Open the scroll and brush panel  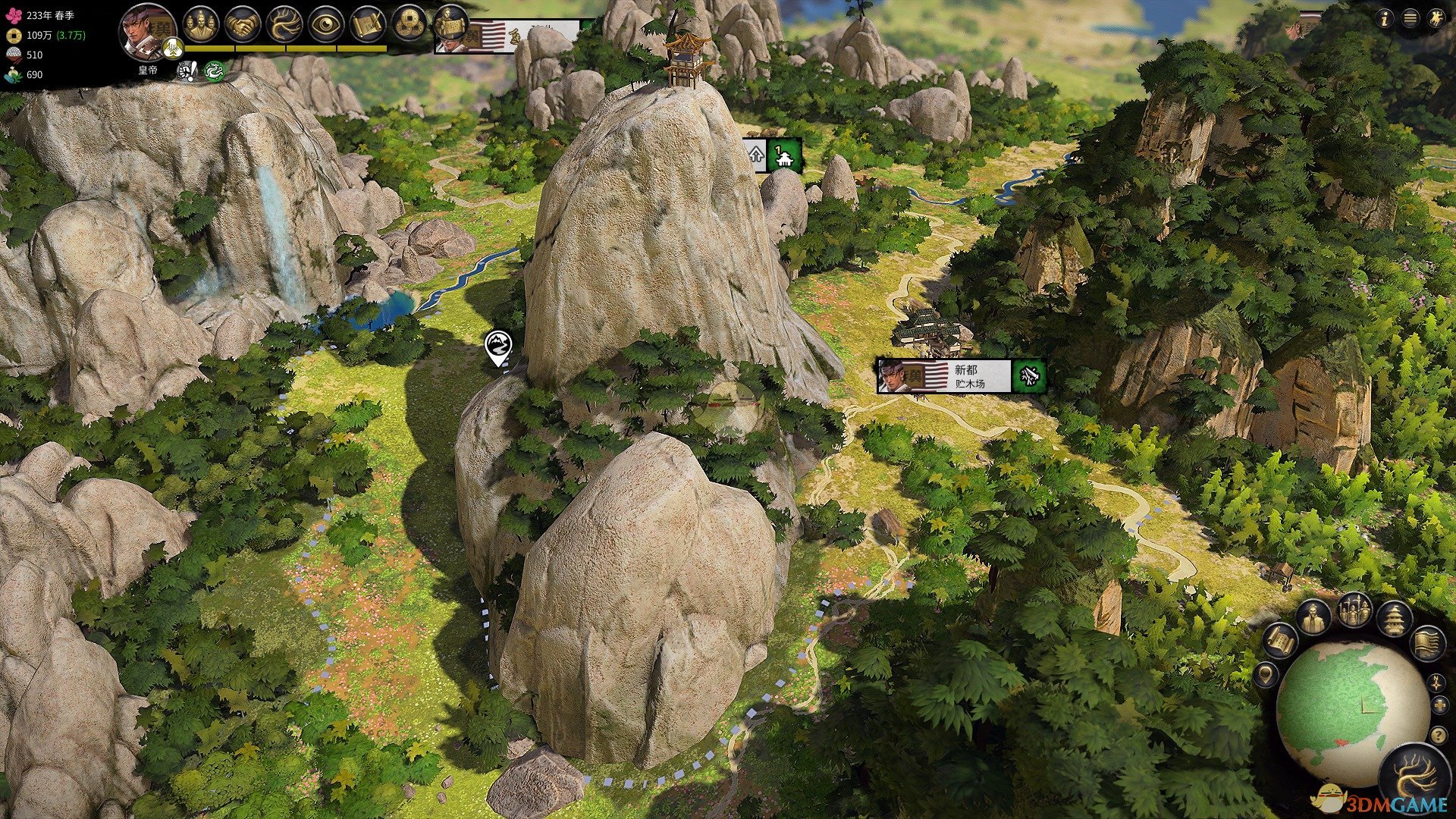pyautogui.click(x=368, y=25)
